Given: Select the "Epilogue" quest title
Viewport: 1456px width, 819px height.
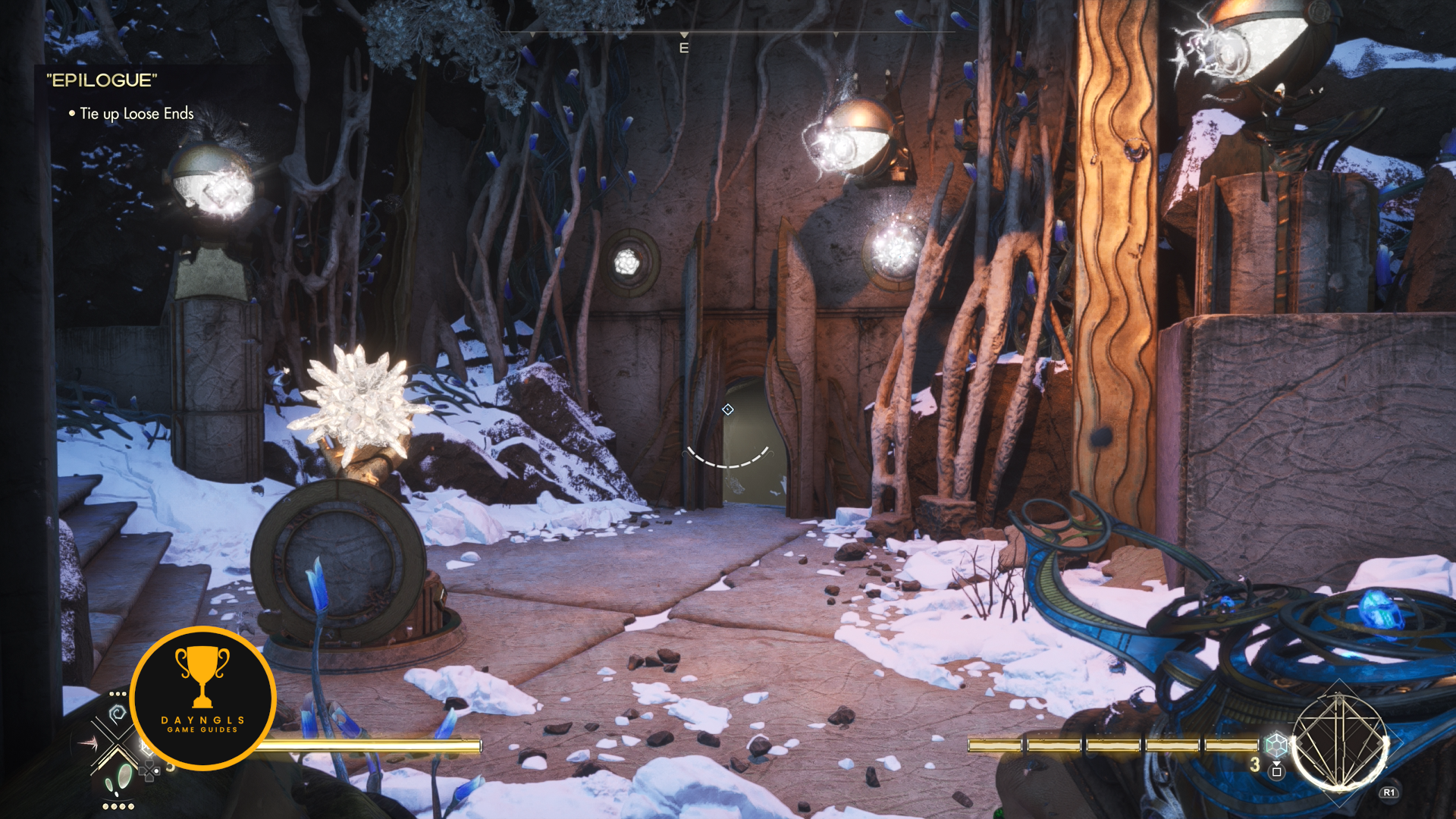Looking at the screenshot, I should (x=102, y=80).
